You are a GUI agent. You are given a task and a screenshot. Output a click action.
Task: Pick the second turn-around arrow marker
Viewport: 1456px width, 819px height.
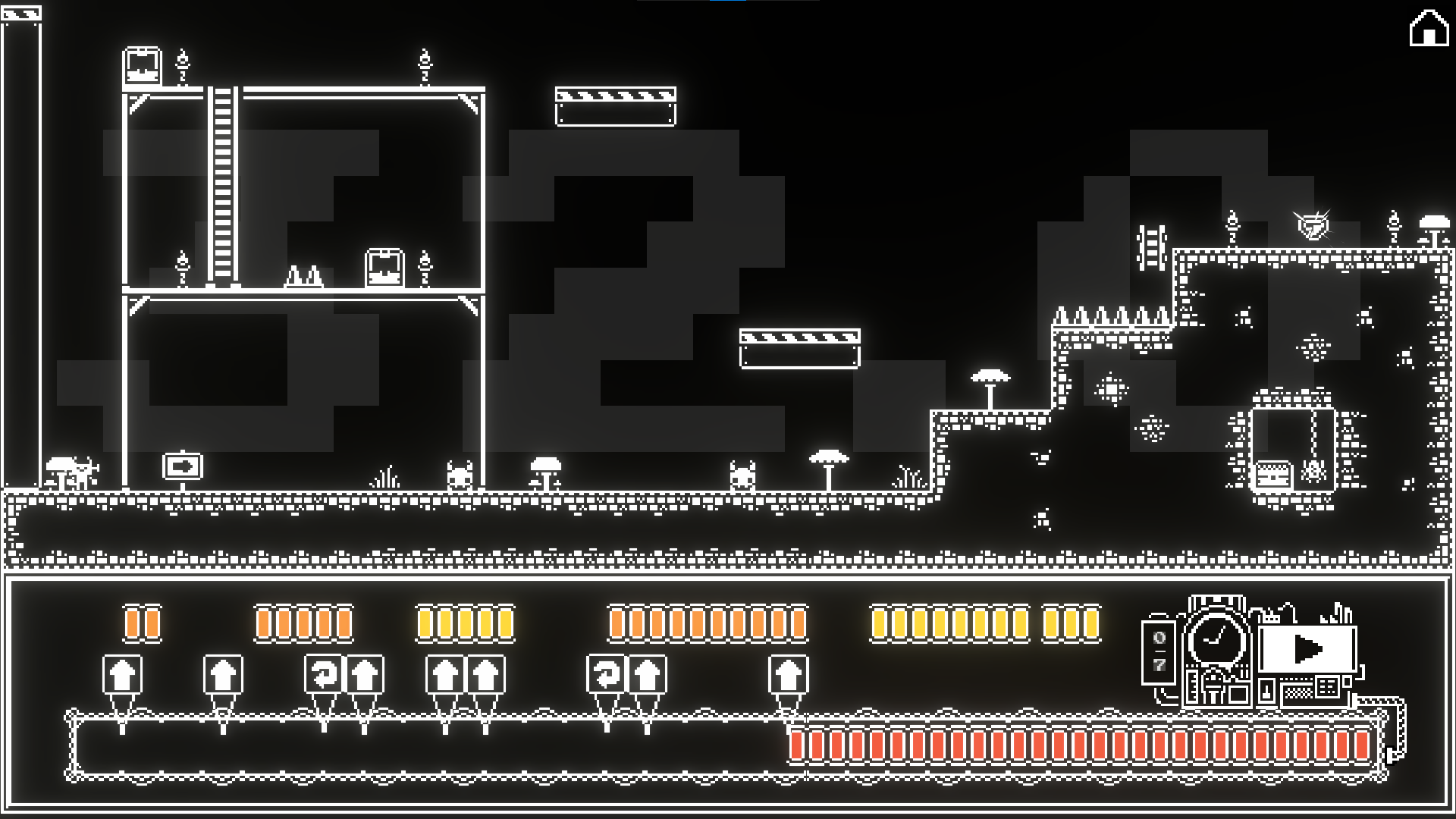point(606,674)
